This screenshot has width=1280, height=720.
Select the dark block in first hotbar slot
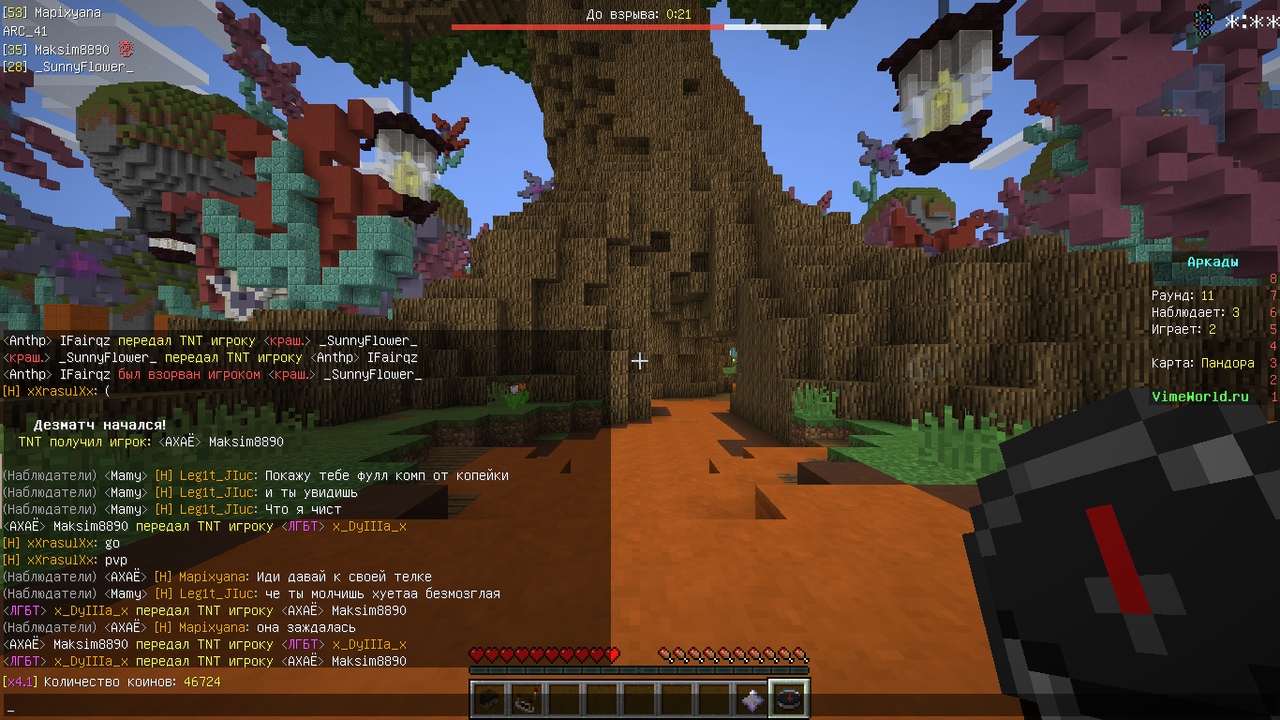[490, 699]
